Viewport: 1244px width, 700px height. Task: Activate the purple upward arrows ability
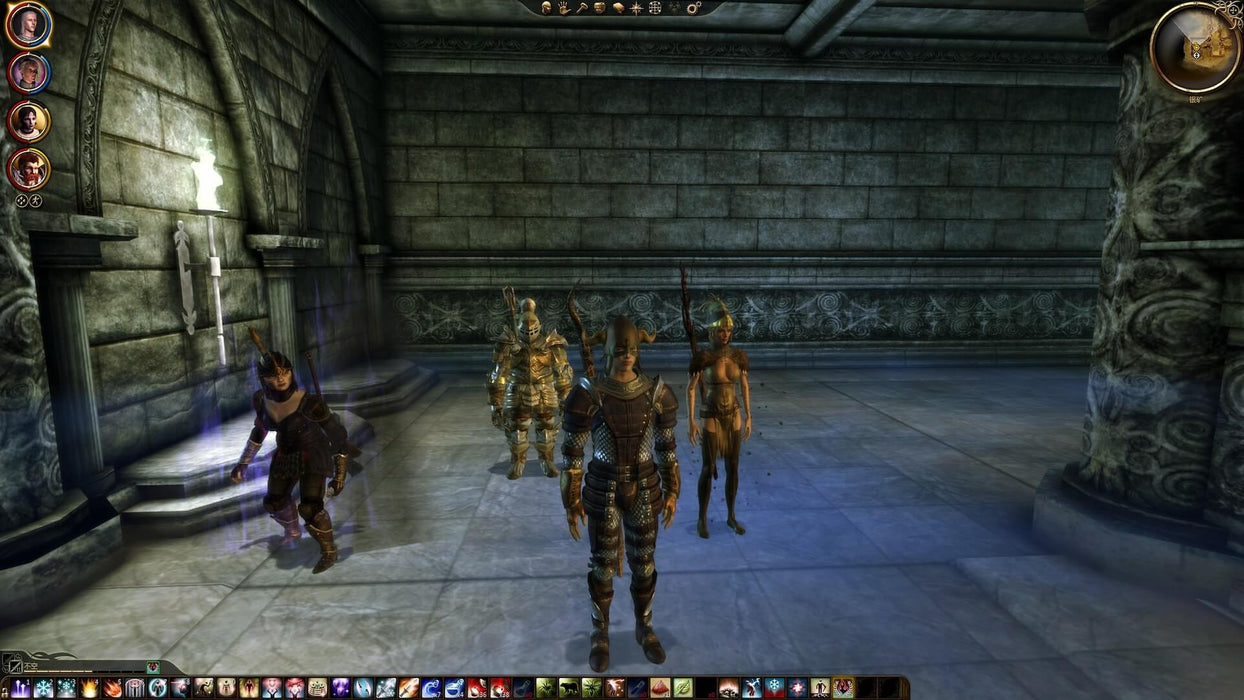point(20,688)
